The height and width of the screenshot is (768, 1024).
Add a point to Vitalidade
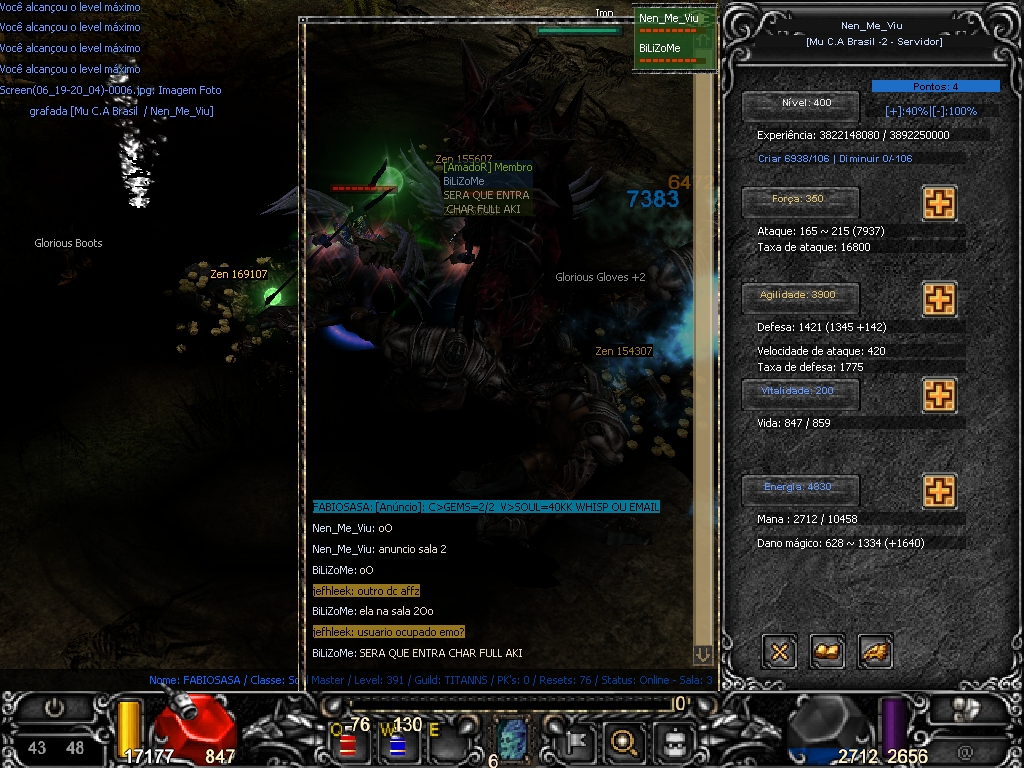click(938, 395)
